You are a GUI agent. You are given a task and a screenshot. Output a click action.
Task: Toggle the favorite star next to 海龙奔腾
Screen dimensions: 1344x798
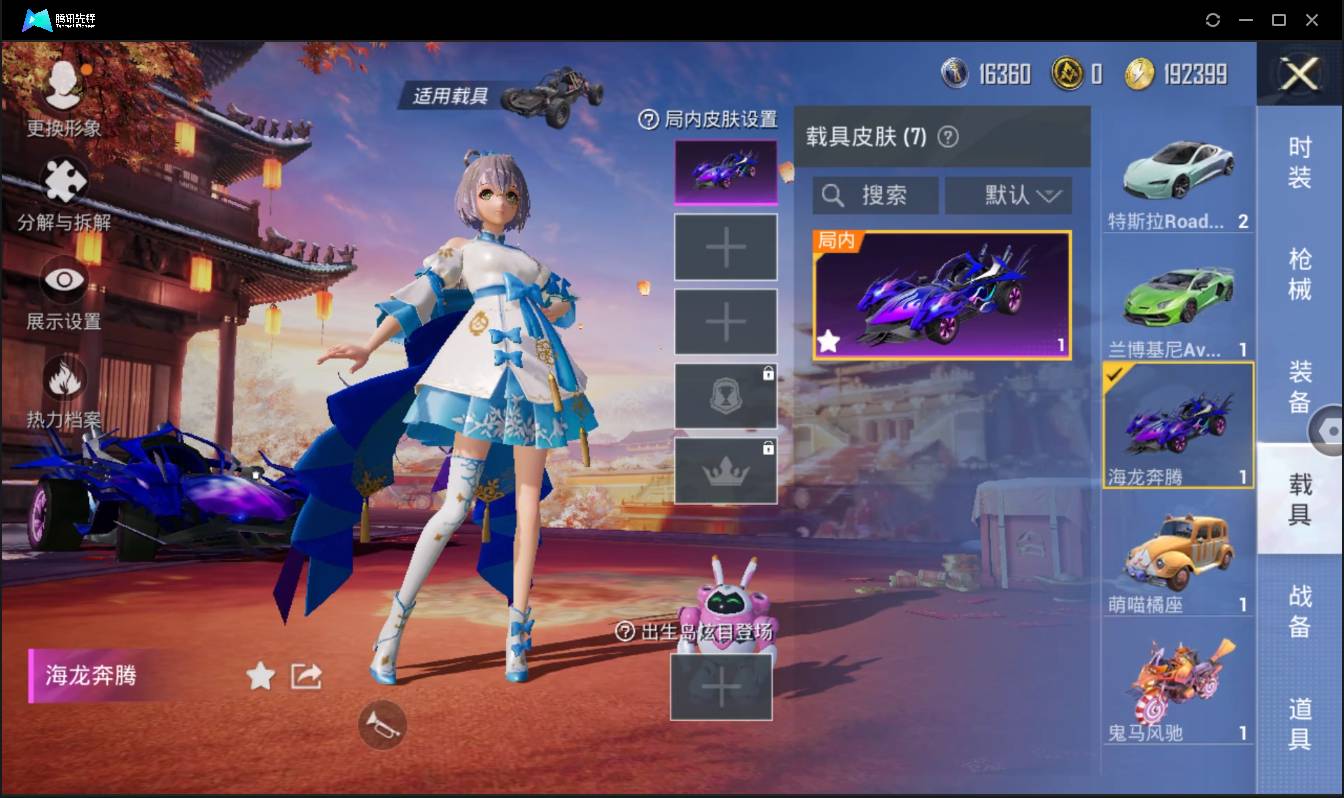tap(260, 676)
